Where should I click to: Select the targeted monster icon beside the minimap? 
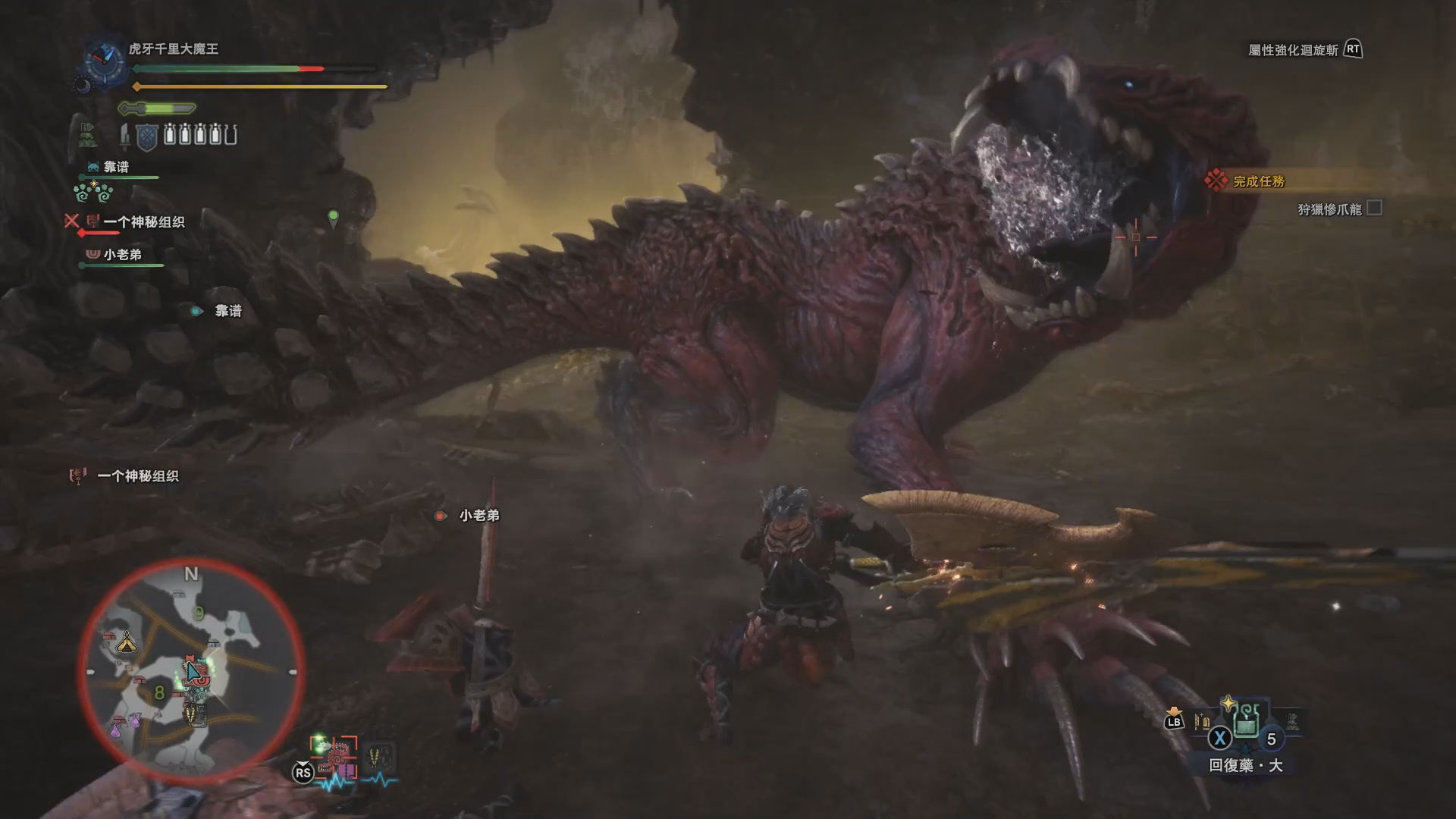[335, 755]
